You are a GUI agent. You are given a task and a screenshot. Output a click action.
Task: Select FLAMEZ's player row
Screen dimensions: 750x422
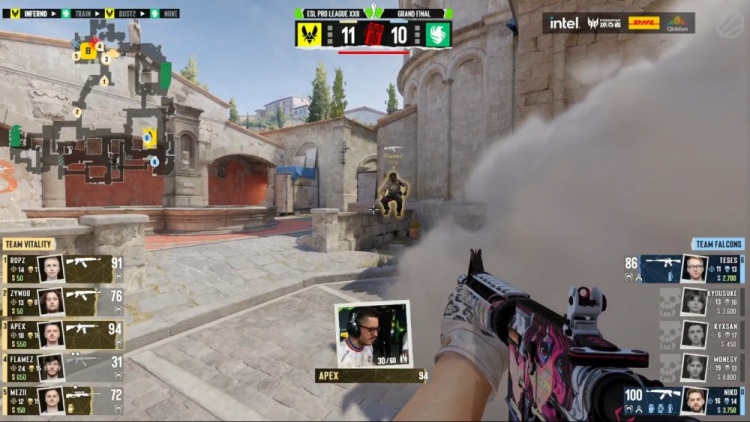62,367
